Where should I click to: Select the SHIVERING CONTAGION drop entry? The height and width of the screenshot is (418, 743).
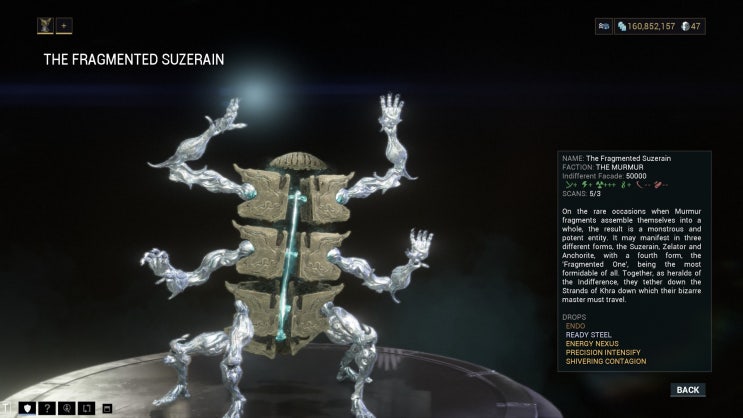tap(606, 361)
